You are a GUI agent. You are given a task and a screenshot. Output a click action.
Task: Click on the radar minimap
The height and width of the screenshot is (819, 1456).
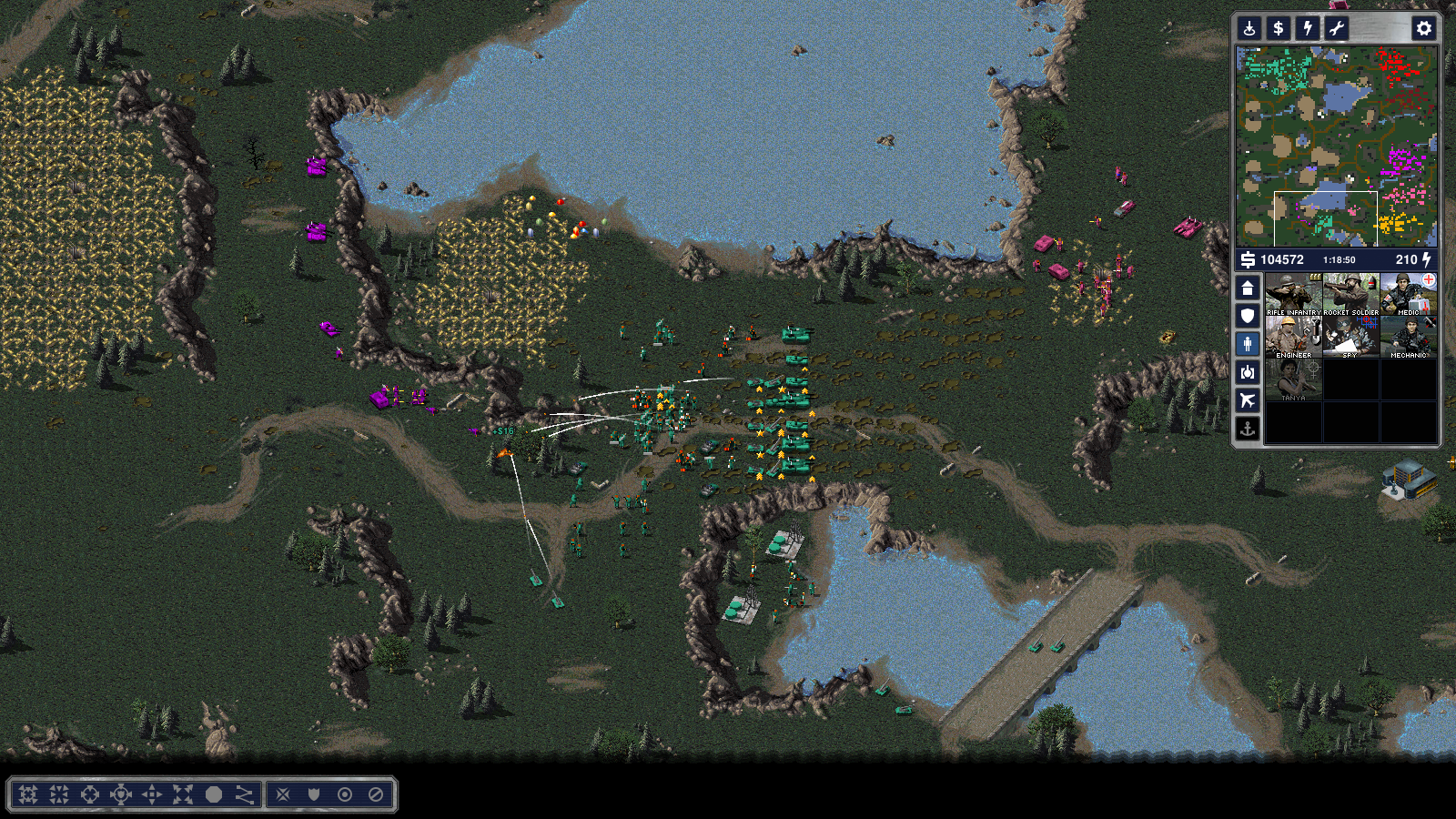click(1336, 147)
